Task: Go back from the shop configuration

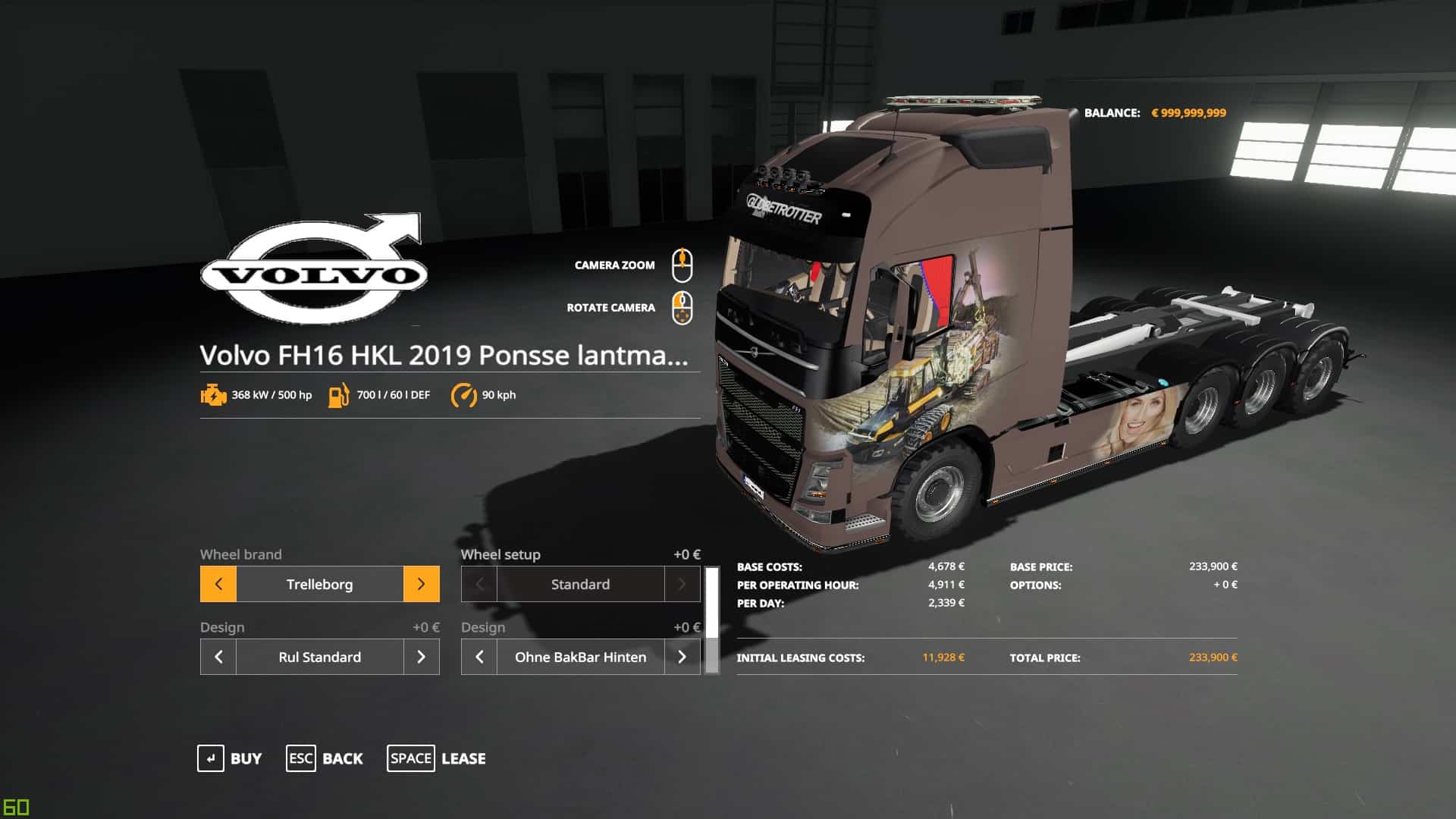Action: 325,758
